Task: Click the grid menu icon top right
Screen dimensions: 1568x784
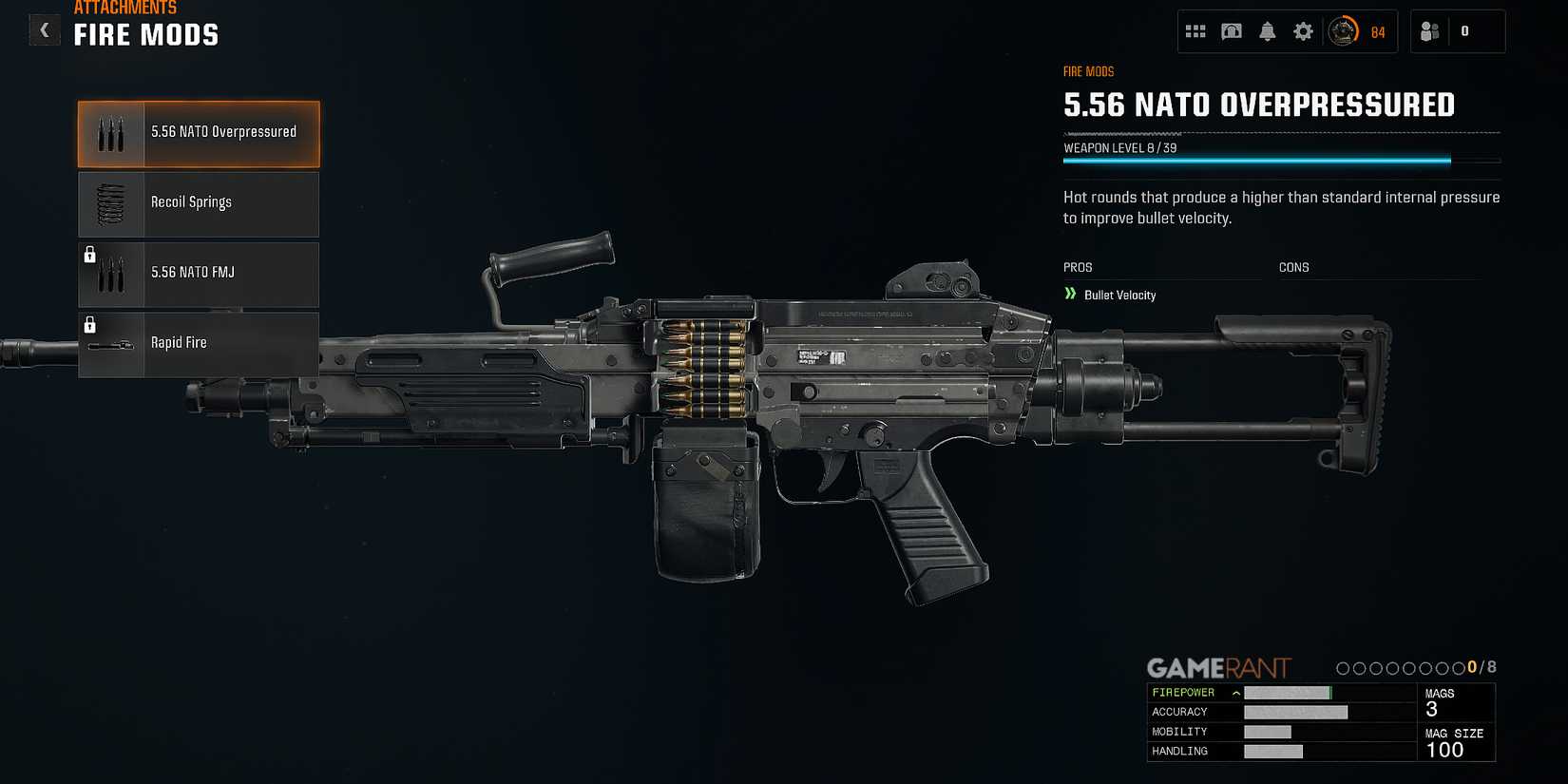Action: [1195, 30]
